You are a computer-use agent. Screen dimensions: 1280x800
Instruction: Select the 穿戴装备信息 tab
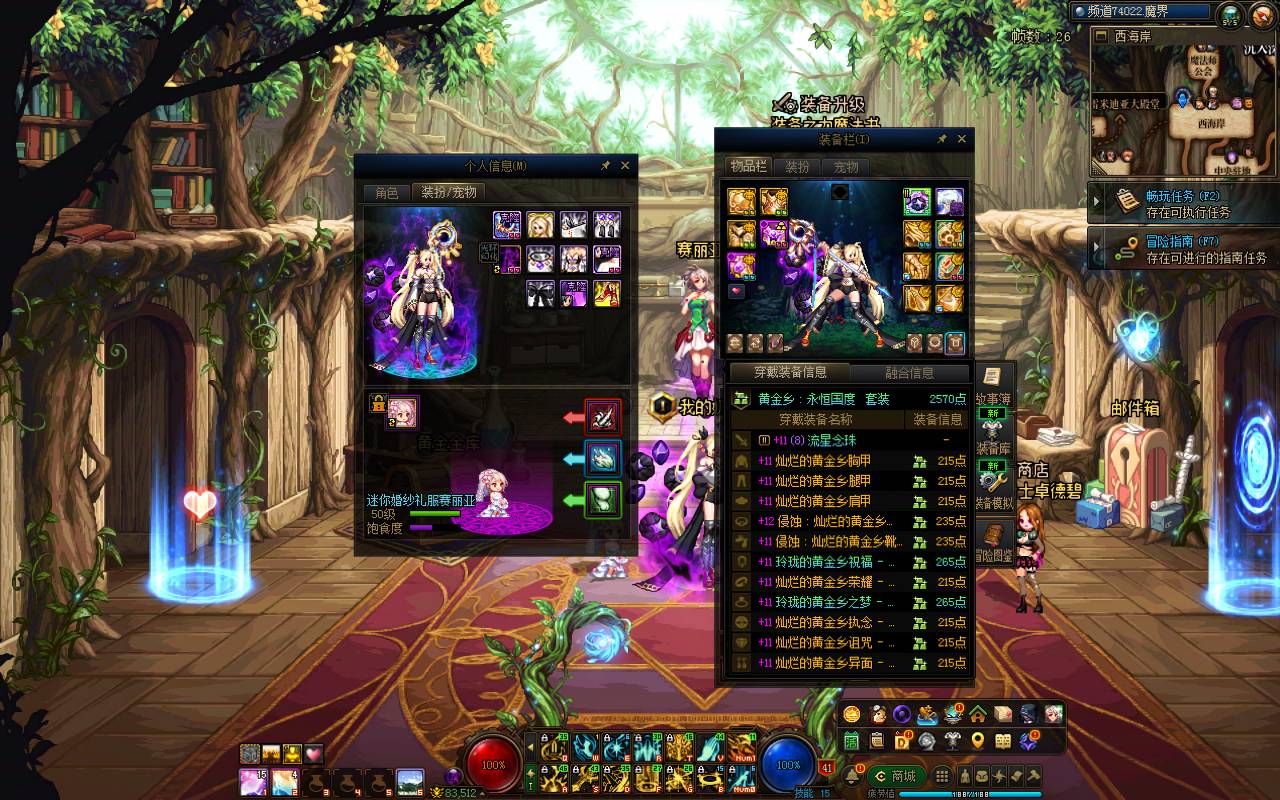790,373
